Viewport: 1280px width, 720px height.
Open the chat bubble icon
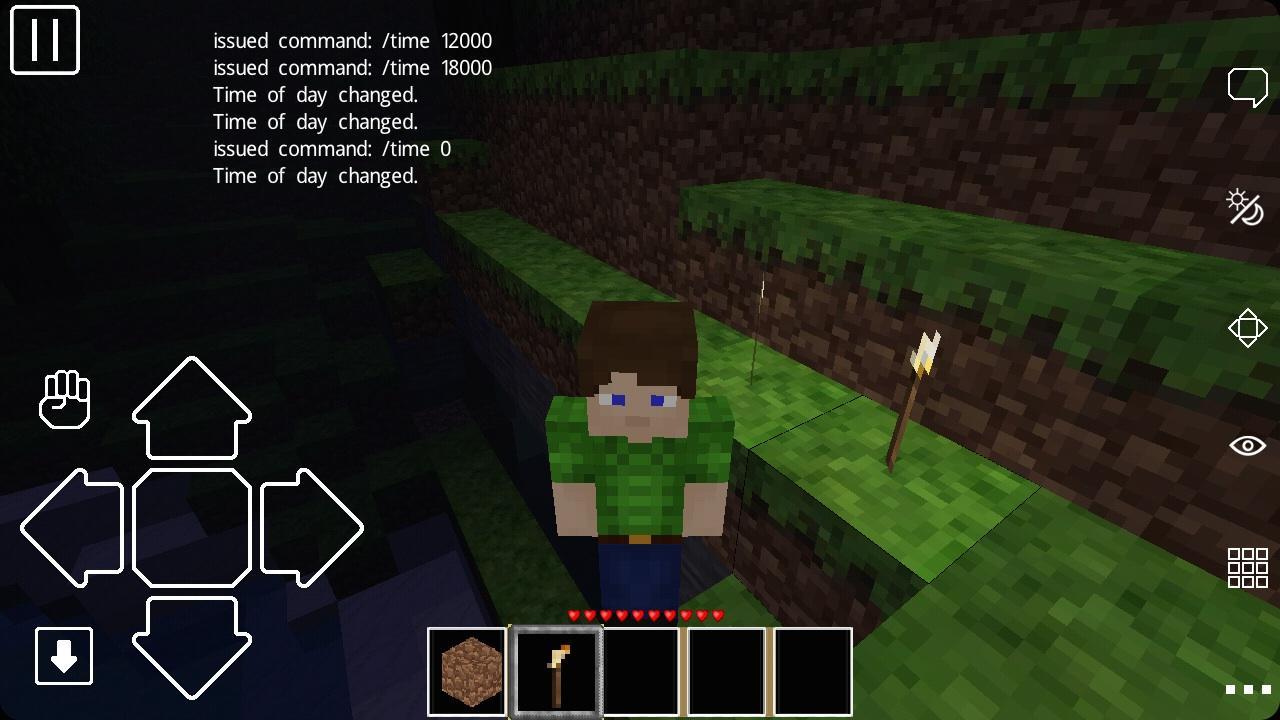[x=1247, y=86]
